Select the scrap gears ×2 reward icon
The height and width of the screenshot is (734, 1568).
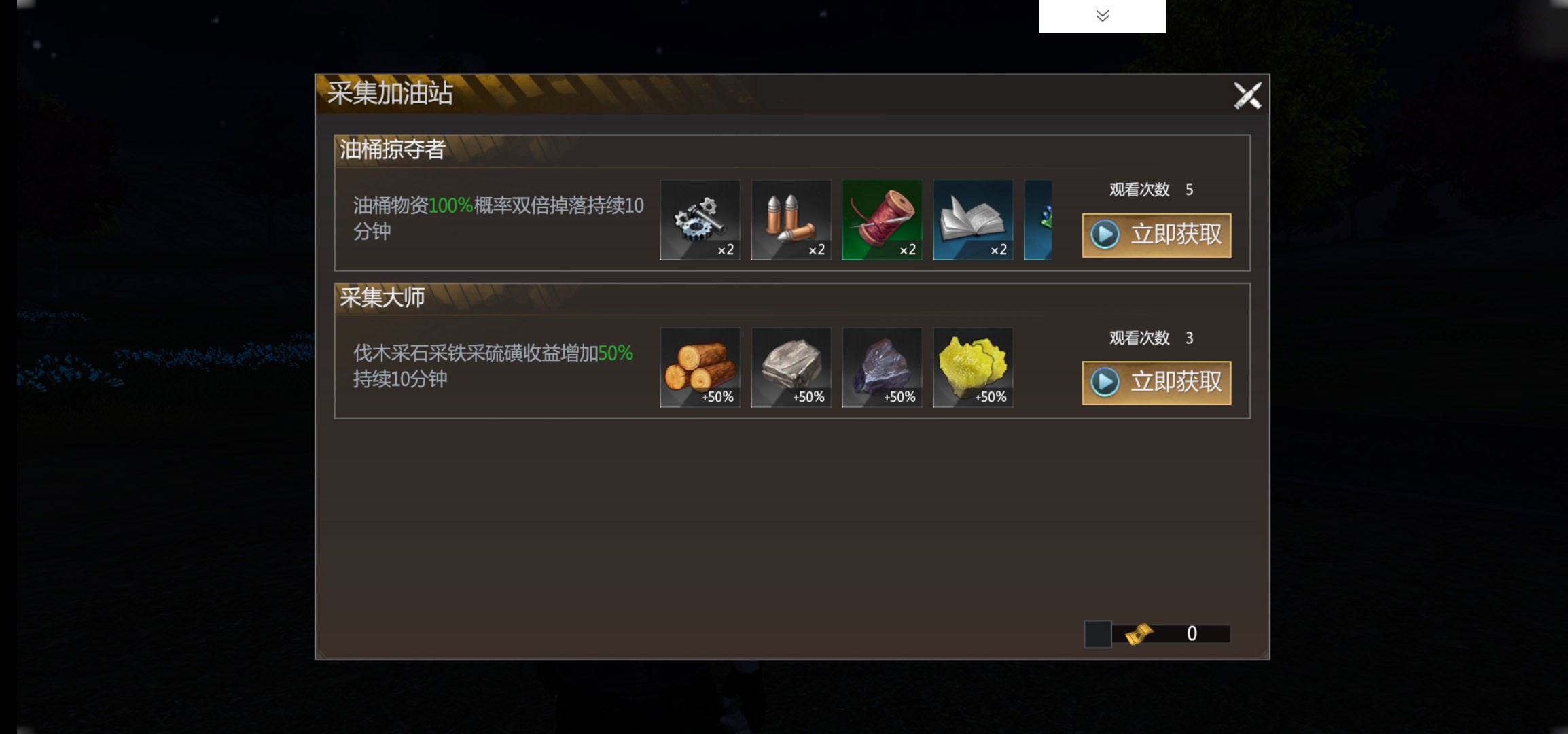[700, 221]
